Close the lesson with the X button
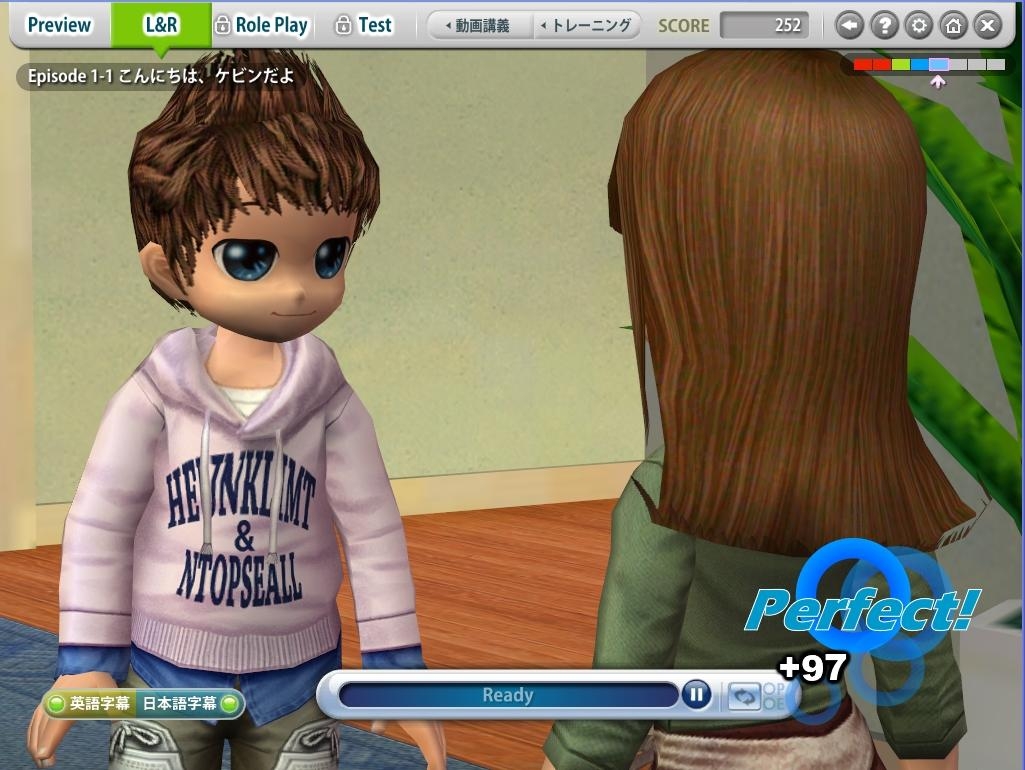Viewport: 1025px width, 770px height. click(x=987, y=26)
